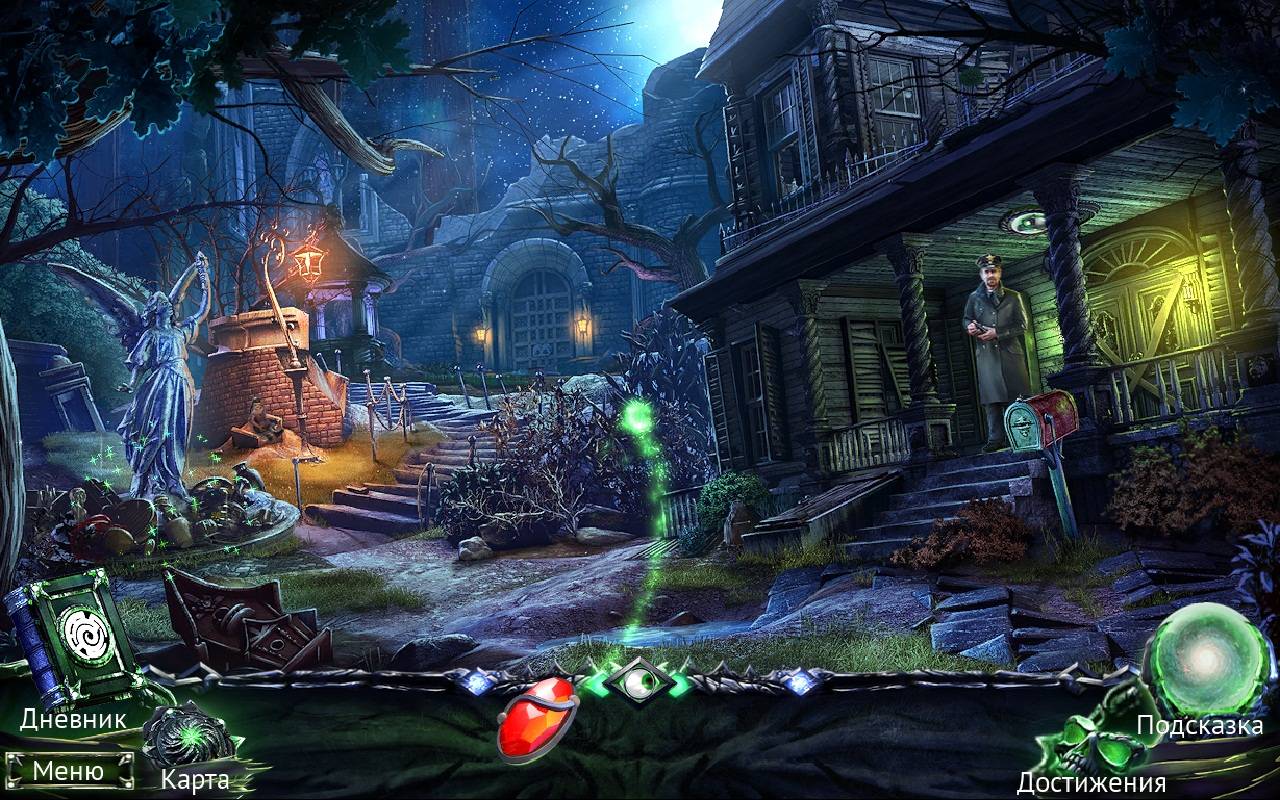Click the Меню button
Screen dimensions: 1280x800
[x=68, y=771]
